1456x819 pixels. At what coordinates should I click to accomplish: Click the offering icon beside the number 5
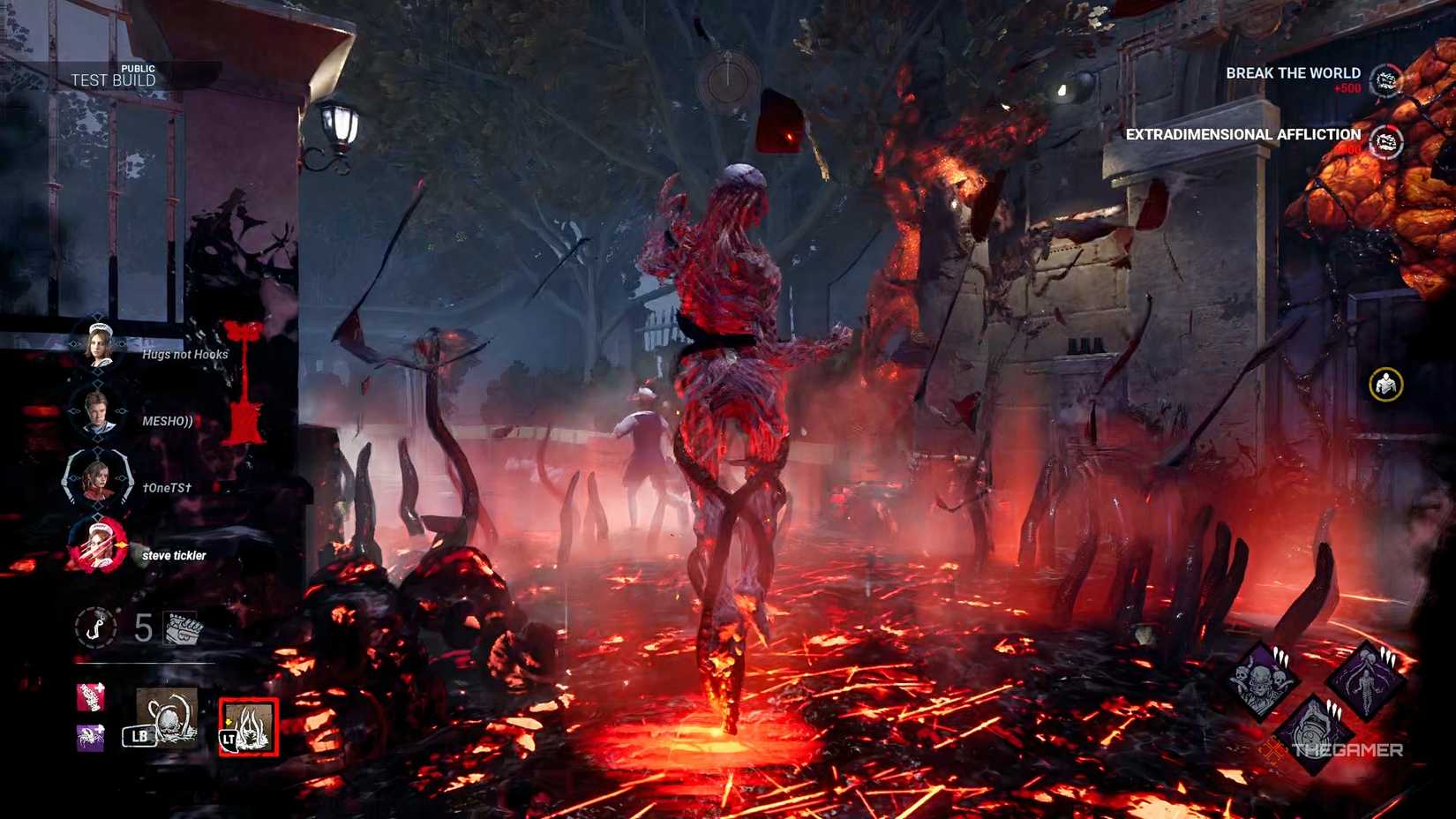183,628
